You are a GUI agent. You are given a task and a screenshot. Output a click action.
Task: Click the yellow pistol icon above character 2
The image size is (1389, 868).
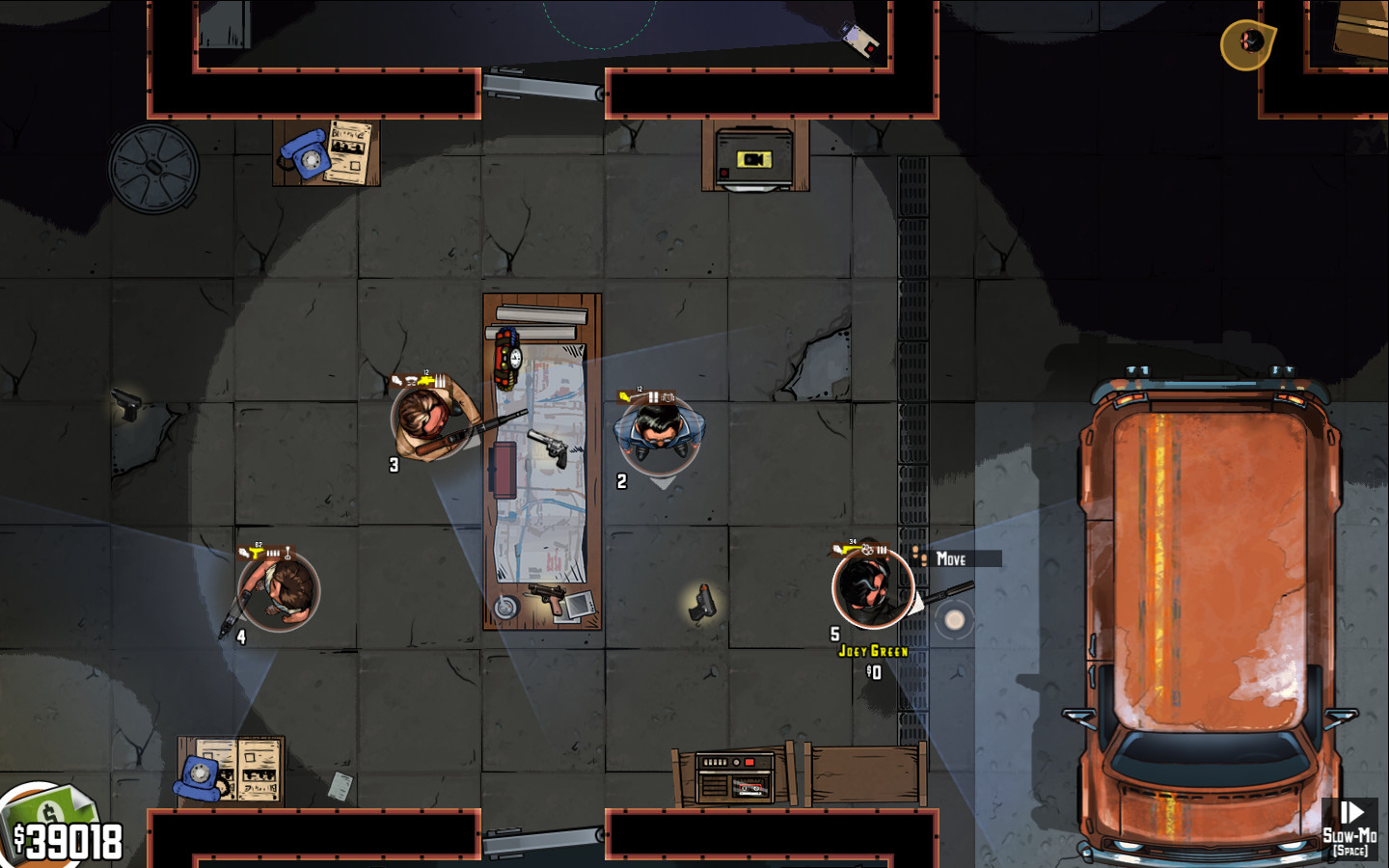[x=627, y=397]
